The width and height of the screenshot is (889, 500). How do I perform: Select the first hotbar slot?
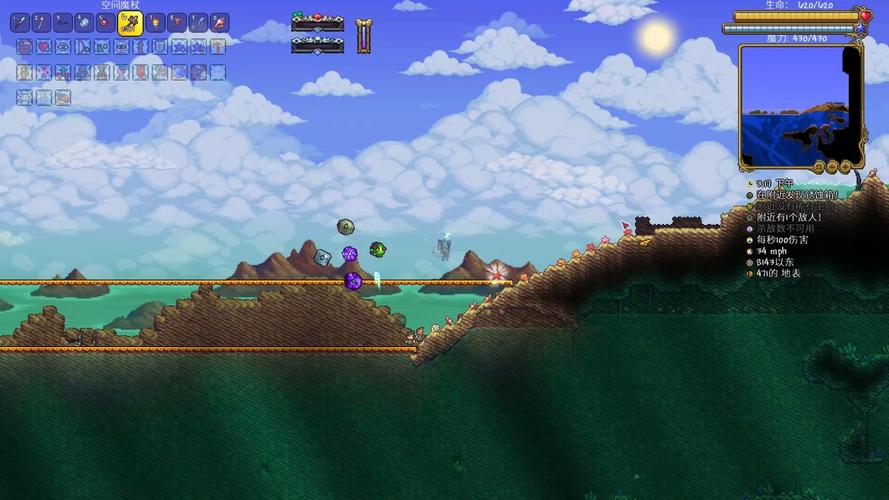(21, 22)
